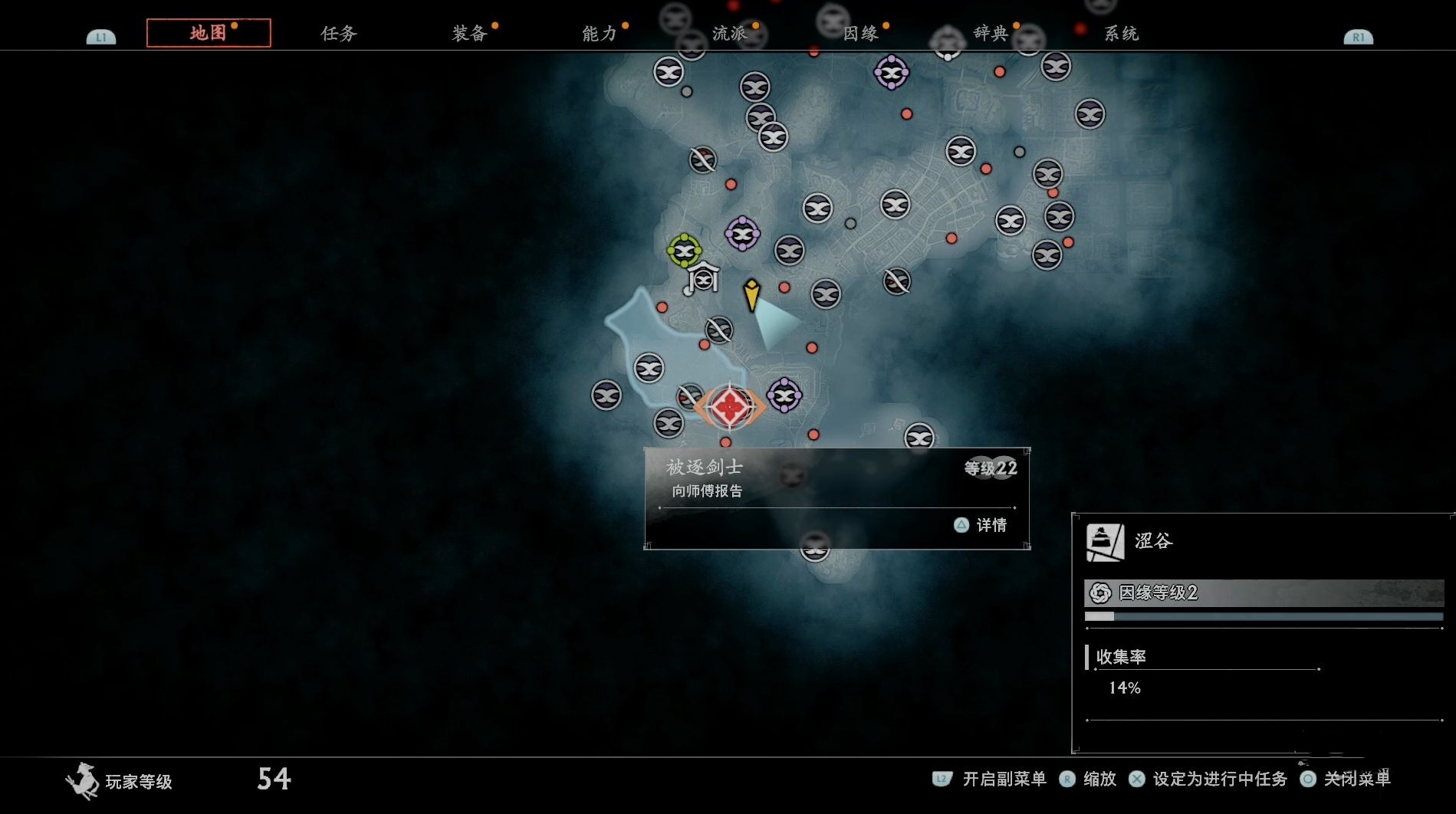Screen dimensions: 1456x814
Task: Switch to the 能力 abilities tab
Action: 599,33
